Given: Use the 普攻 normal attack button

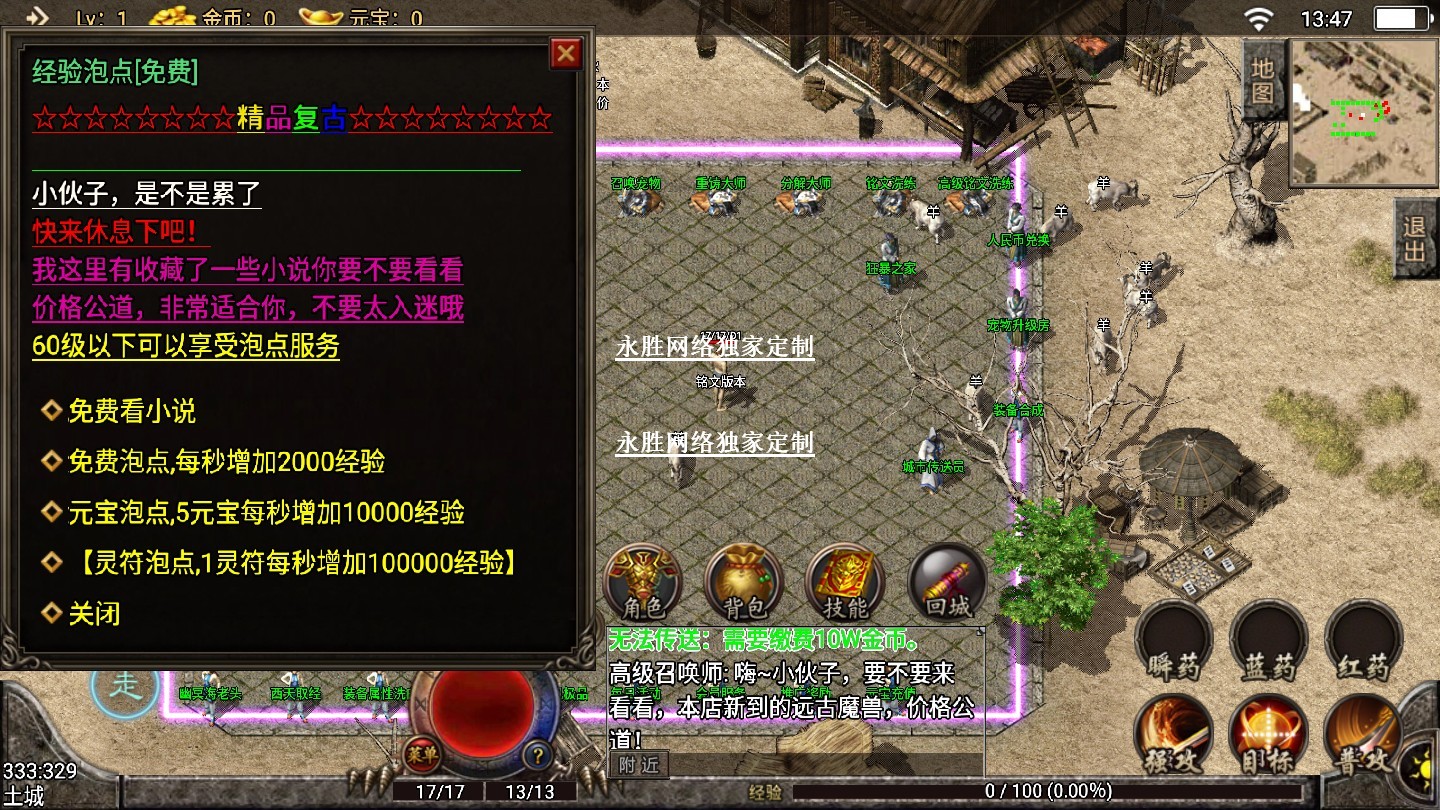Looking at the screenshot, I should click(x=1364, y=736).
